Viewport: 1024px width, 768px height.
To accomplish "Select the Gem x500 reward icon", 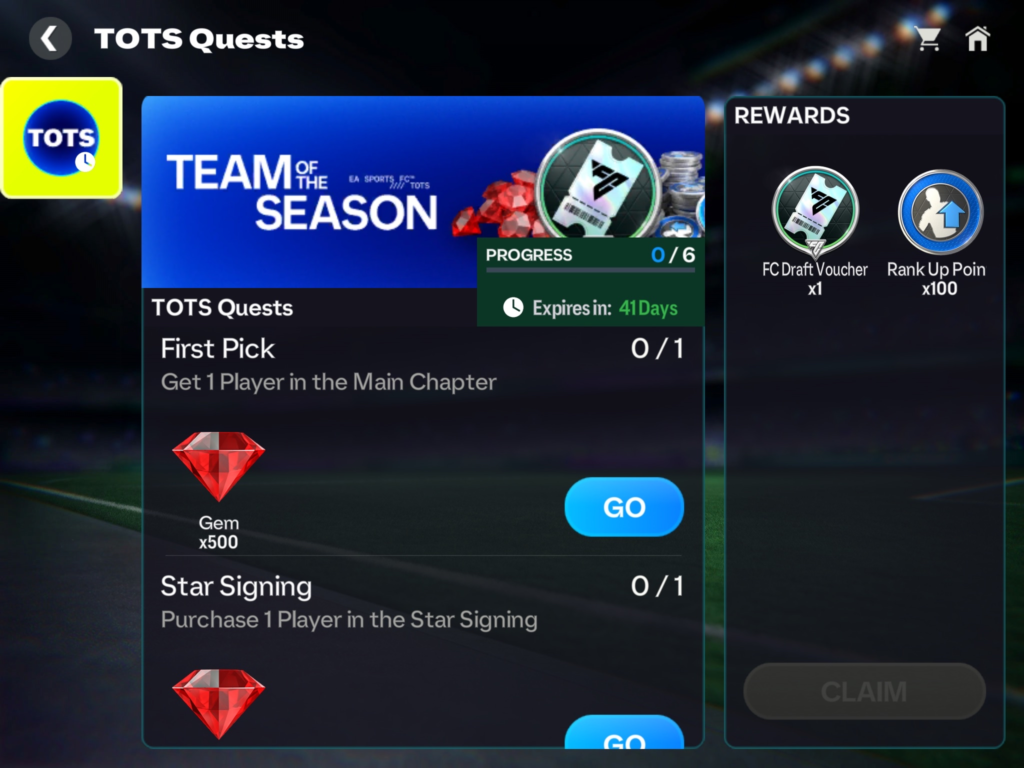I will pyautogui.click(x=218, y=468).
